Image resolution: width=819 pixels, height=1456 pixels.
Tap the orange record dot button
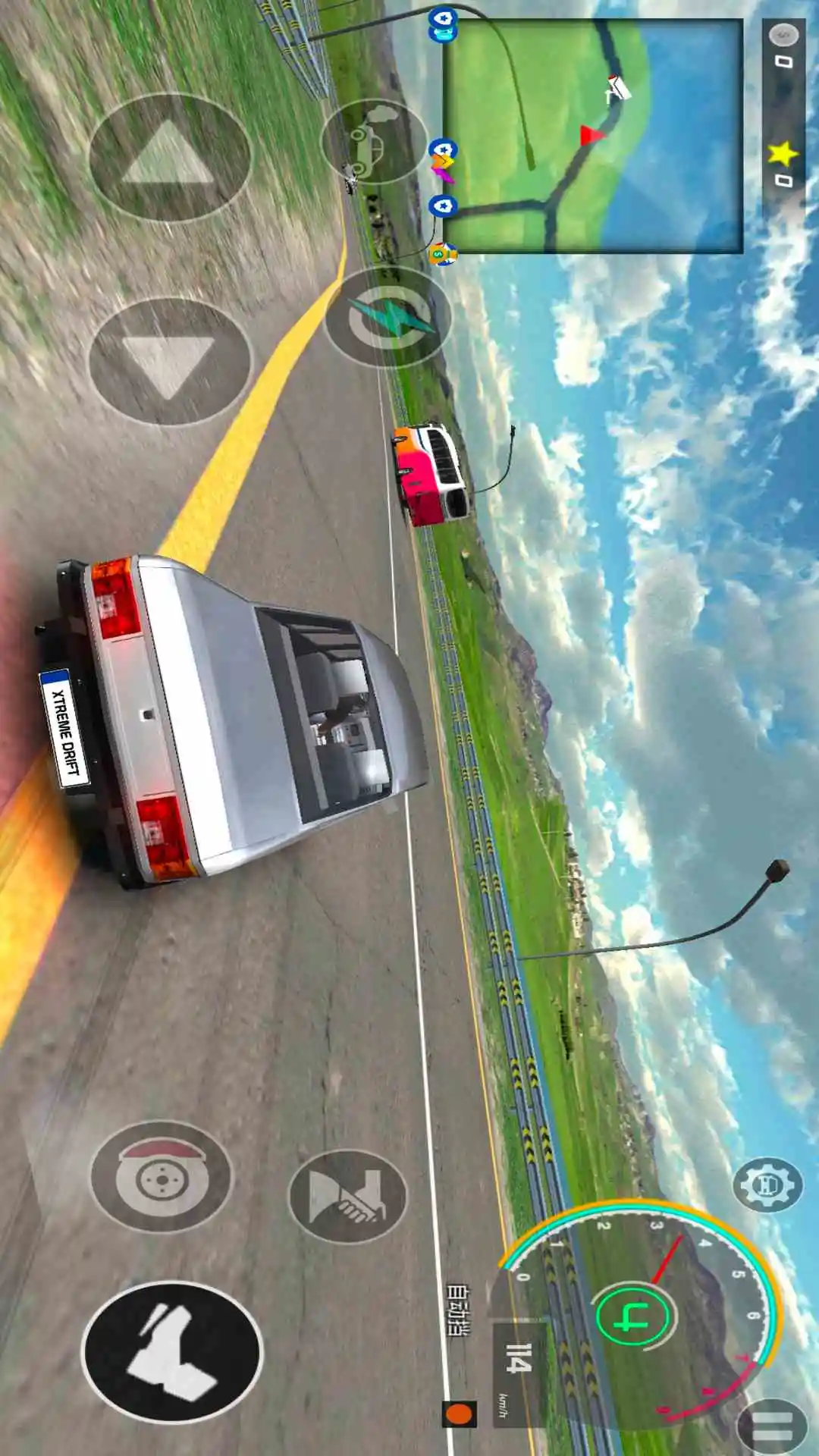coord(459,1414)
